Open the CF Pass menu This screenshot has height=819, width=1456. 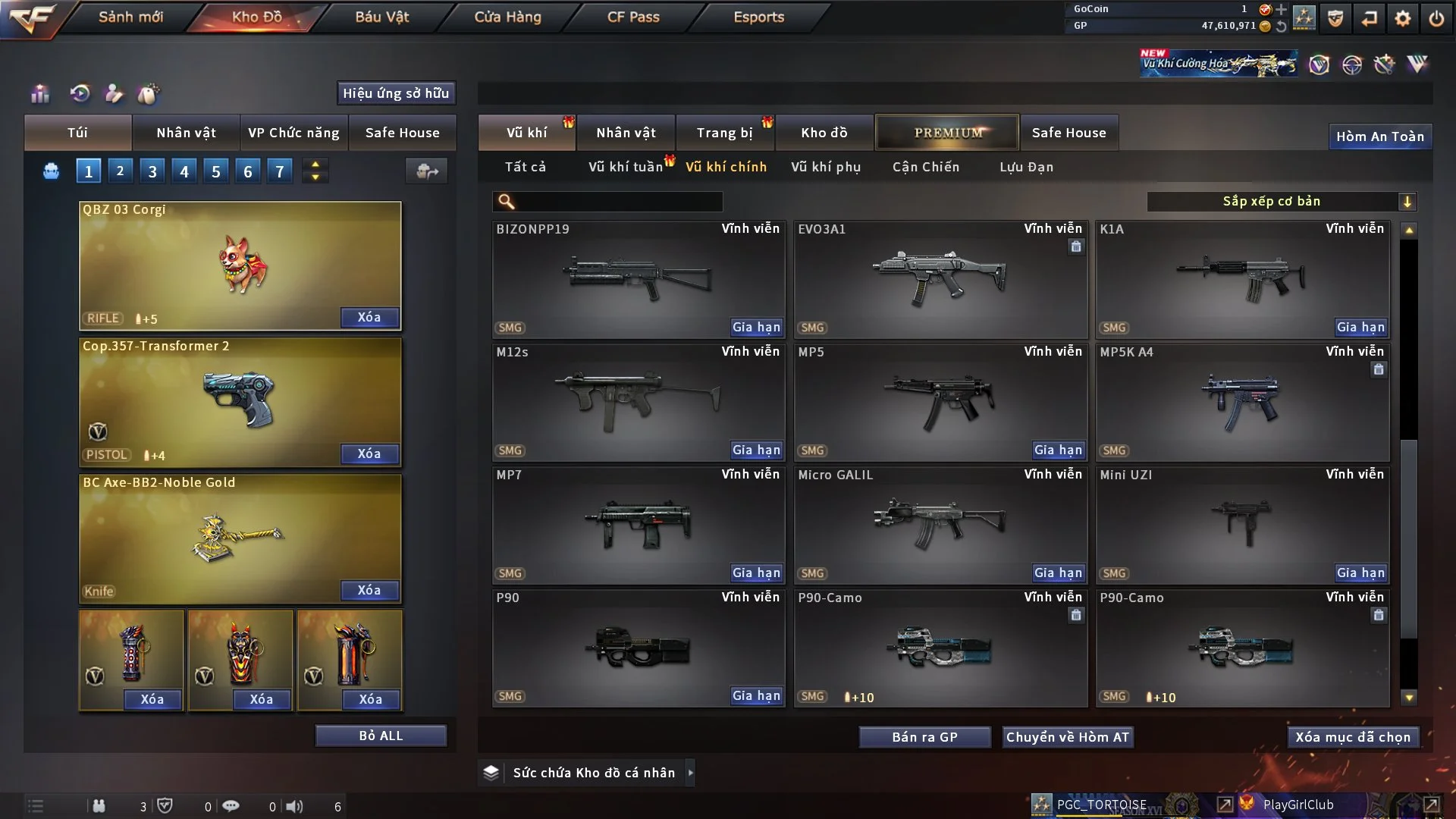pos(633,17)
